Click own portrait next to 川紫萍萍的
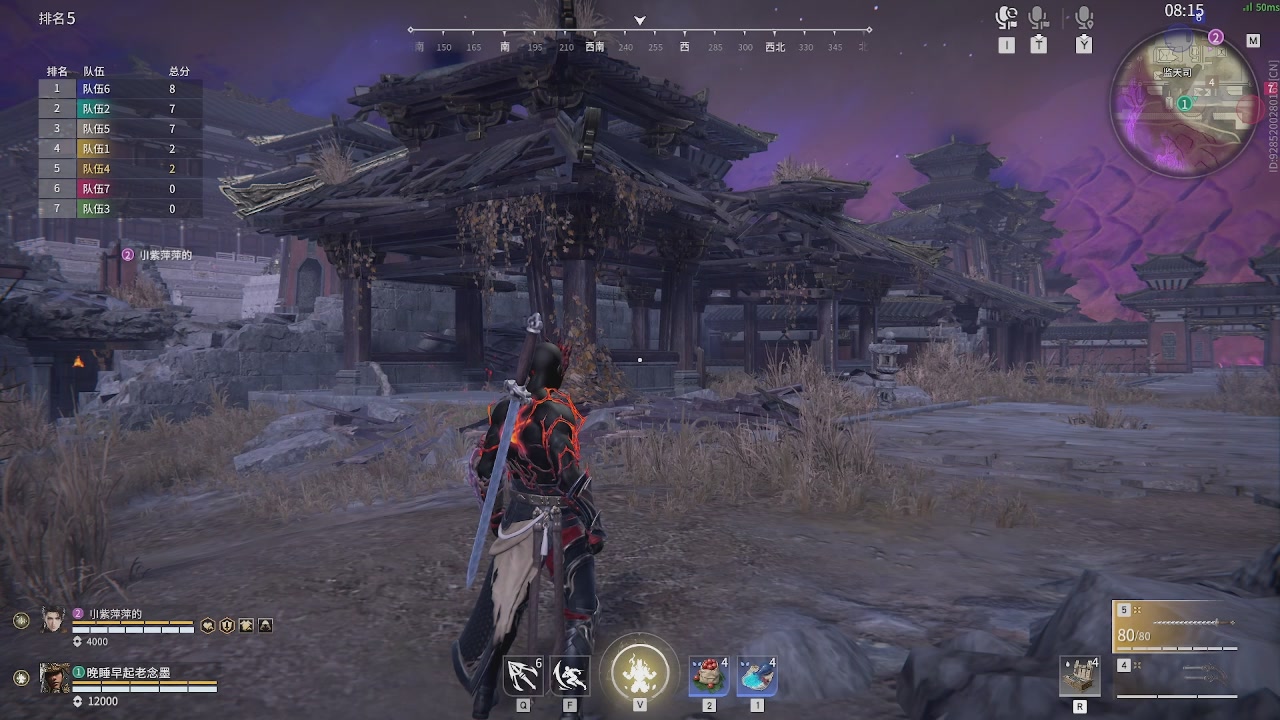1280x720 pixels. (53, 620)
